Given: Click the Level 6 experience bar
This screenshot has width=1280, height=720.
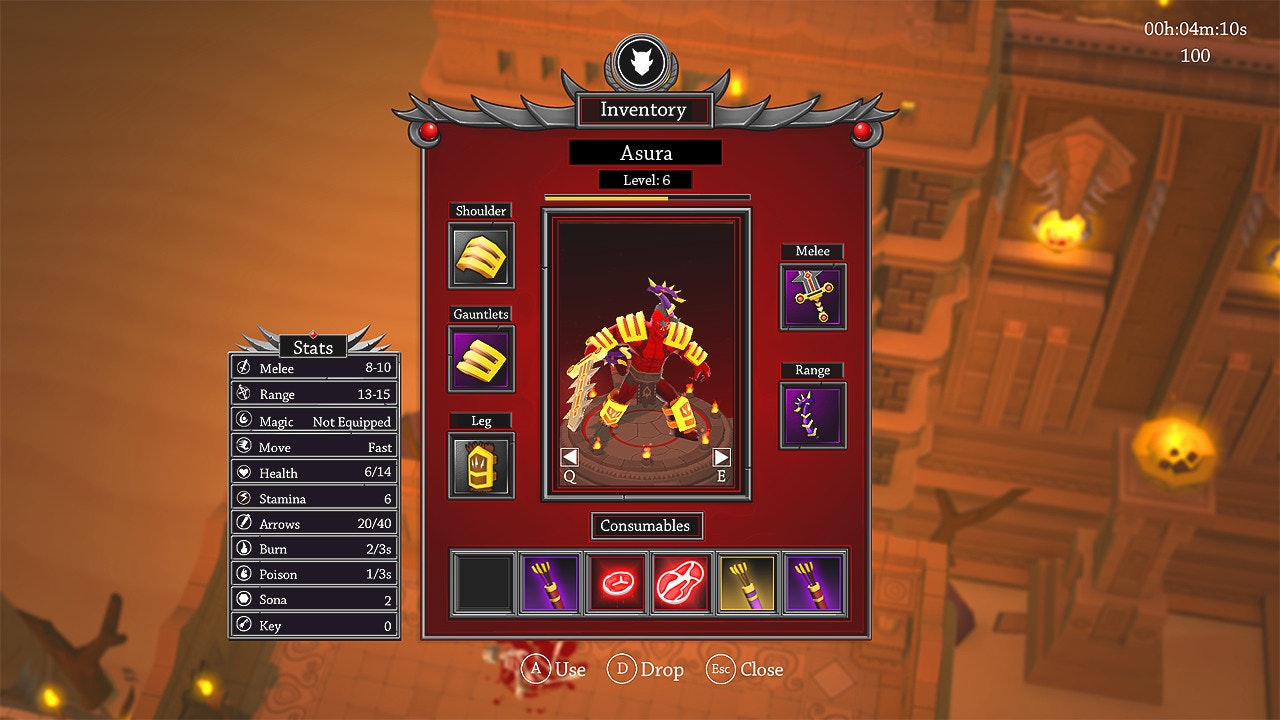Looking at the screenshot, I should (645, 196).
